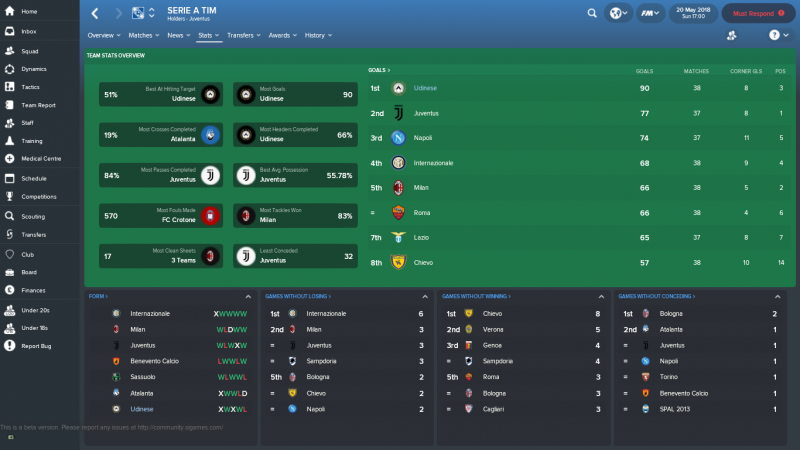Open the Inbox from the sidebar
The width and height of the screenshot is (800, 450).
tap(29, 31)
